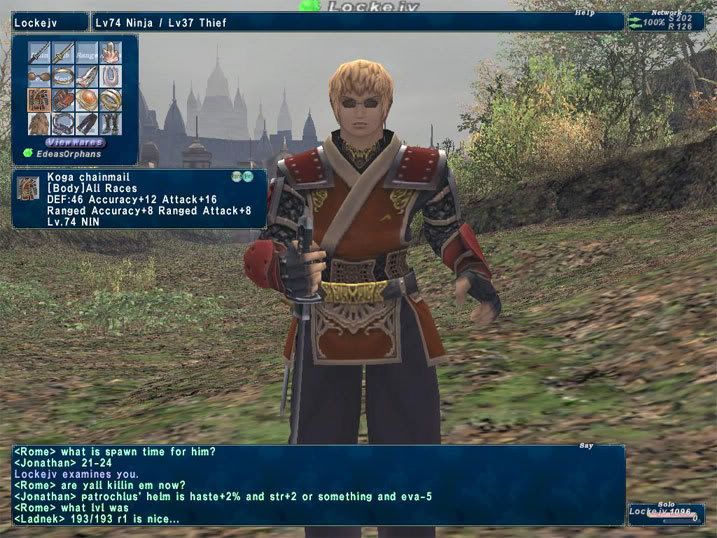Select the horseshoe-shaped earring slot
Image resolution: width=717 pixels, height=538 pixels.
click(110, 76)
